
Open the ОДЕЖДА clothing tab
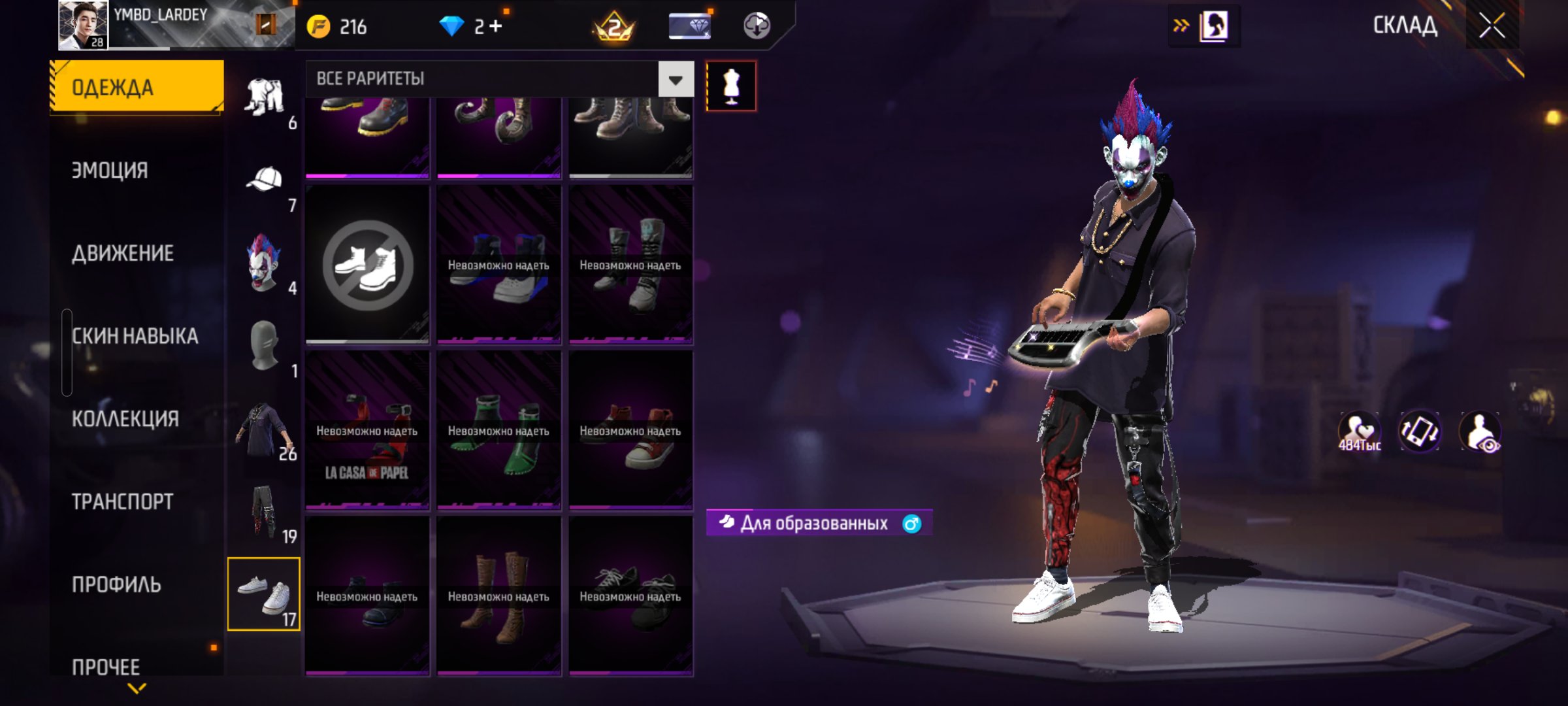coord(137,87)
